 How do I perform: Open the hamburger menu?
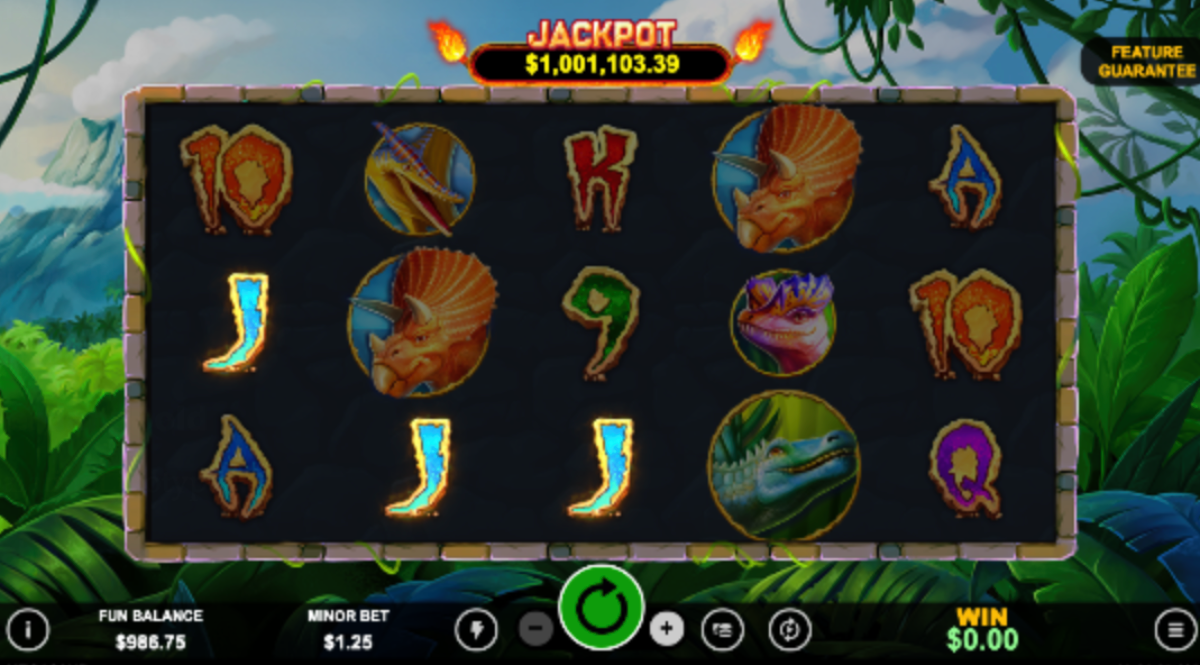pyautogui.click(x=1174, y=629)
